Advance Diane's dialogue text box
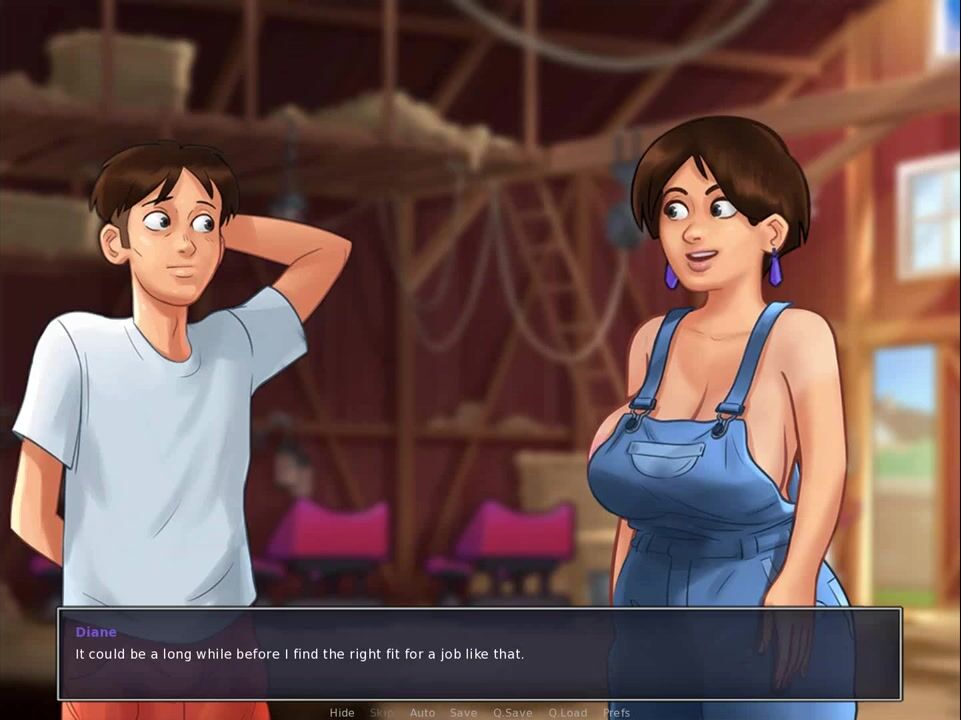The height and width of the screenshot is (720, 961). coord(480,654)
